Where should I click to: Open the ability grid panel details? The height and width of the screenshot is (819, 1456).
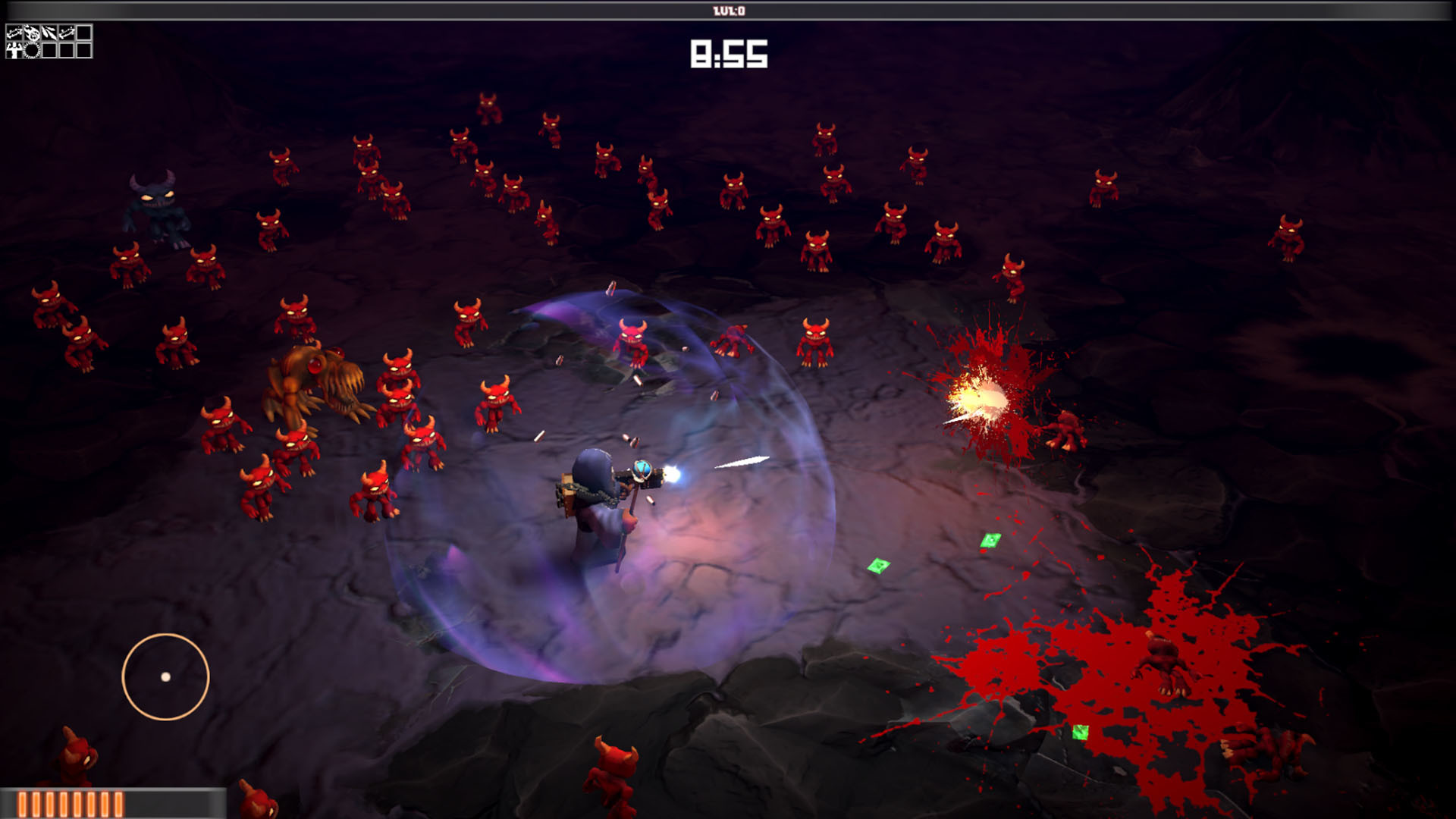(48, 41)
